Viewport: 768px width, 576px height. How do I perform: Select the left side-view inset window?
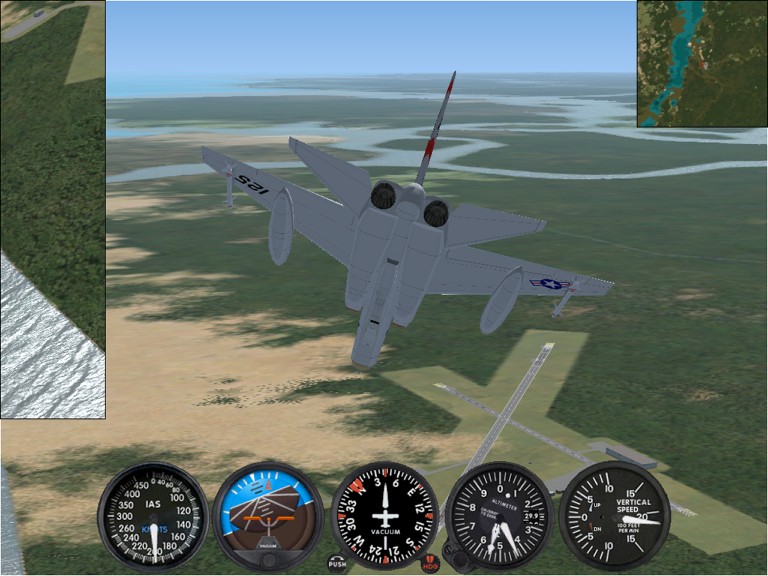[x=52, y=208]
